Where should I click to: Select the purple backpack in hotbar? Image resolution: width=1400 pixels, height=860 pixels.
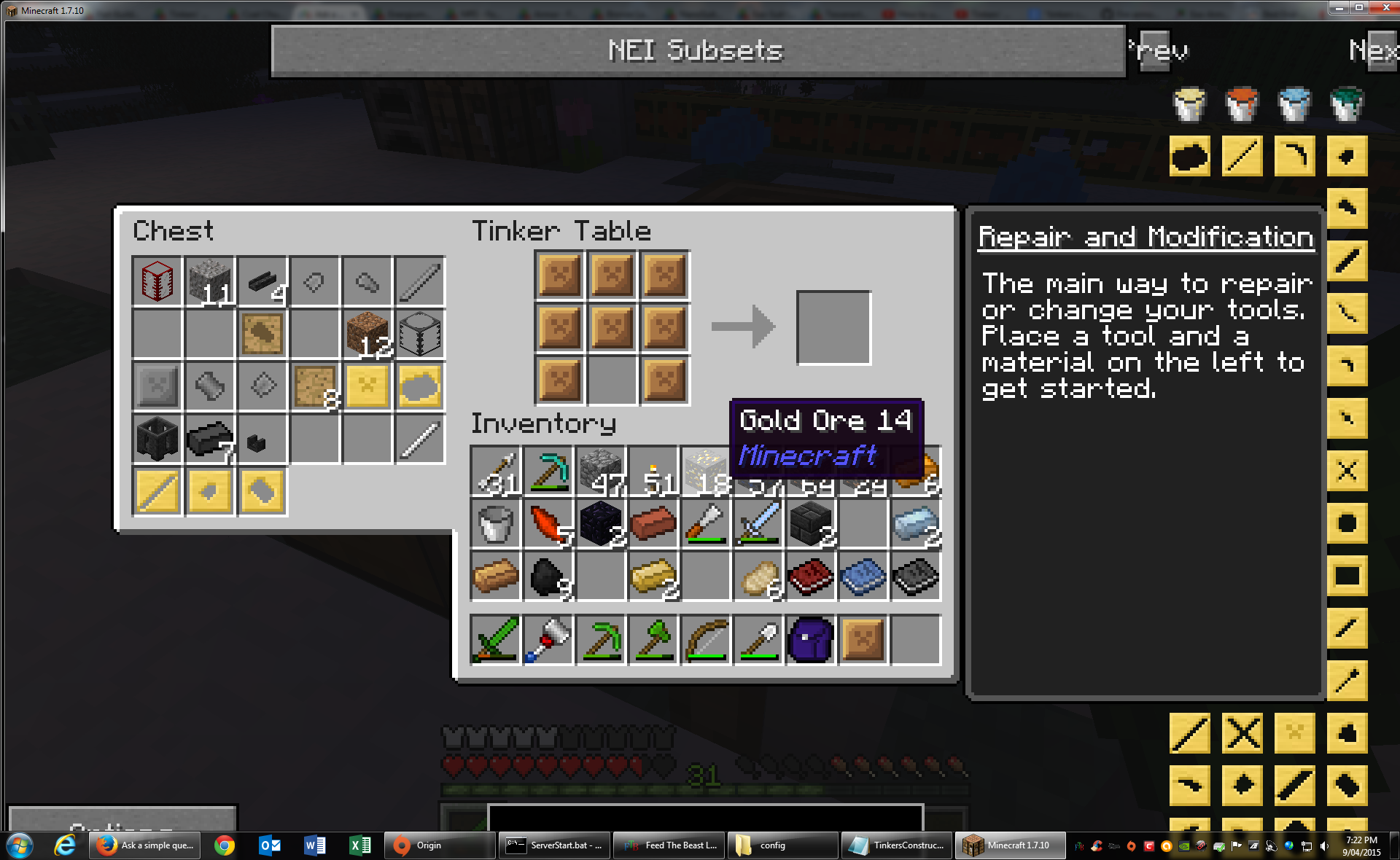click(x=810, y=640)
